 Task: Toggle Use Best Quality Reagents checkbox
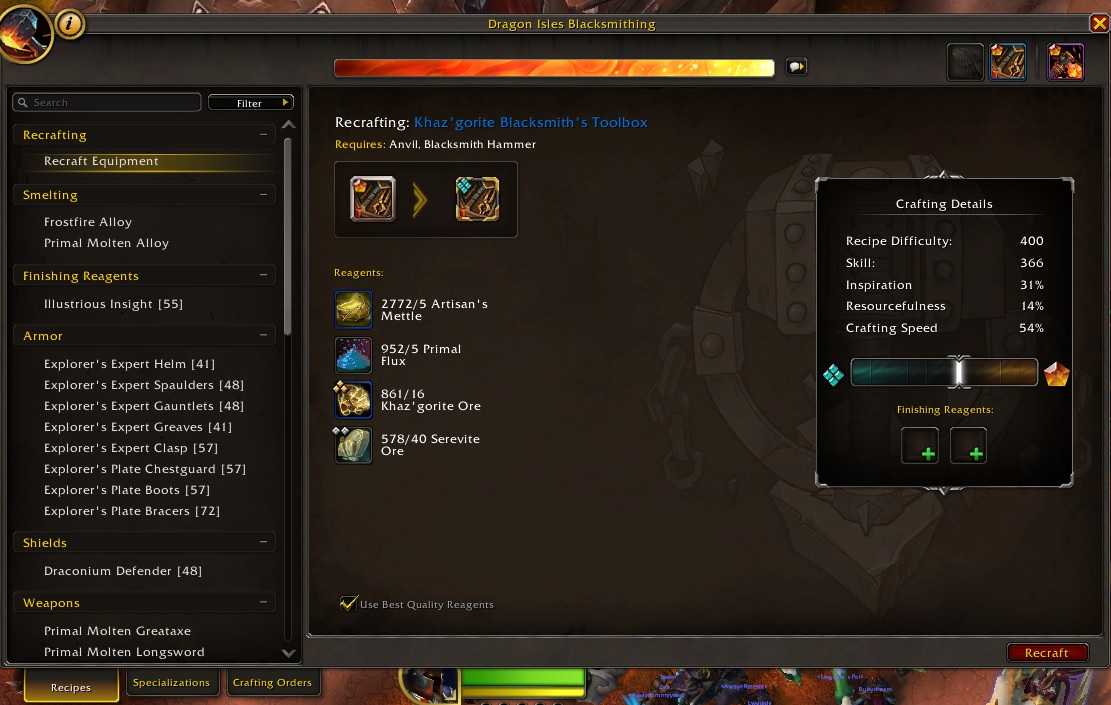349,603
